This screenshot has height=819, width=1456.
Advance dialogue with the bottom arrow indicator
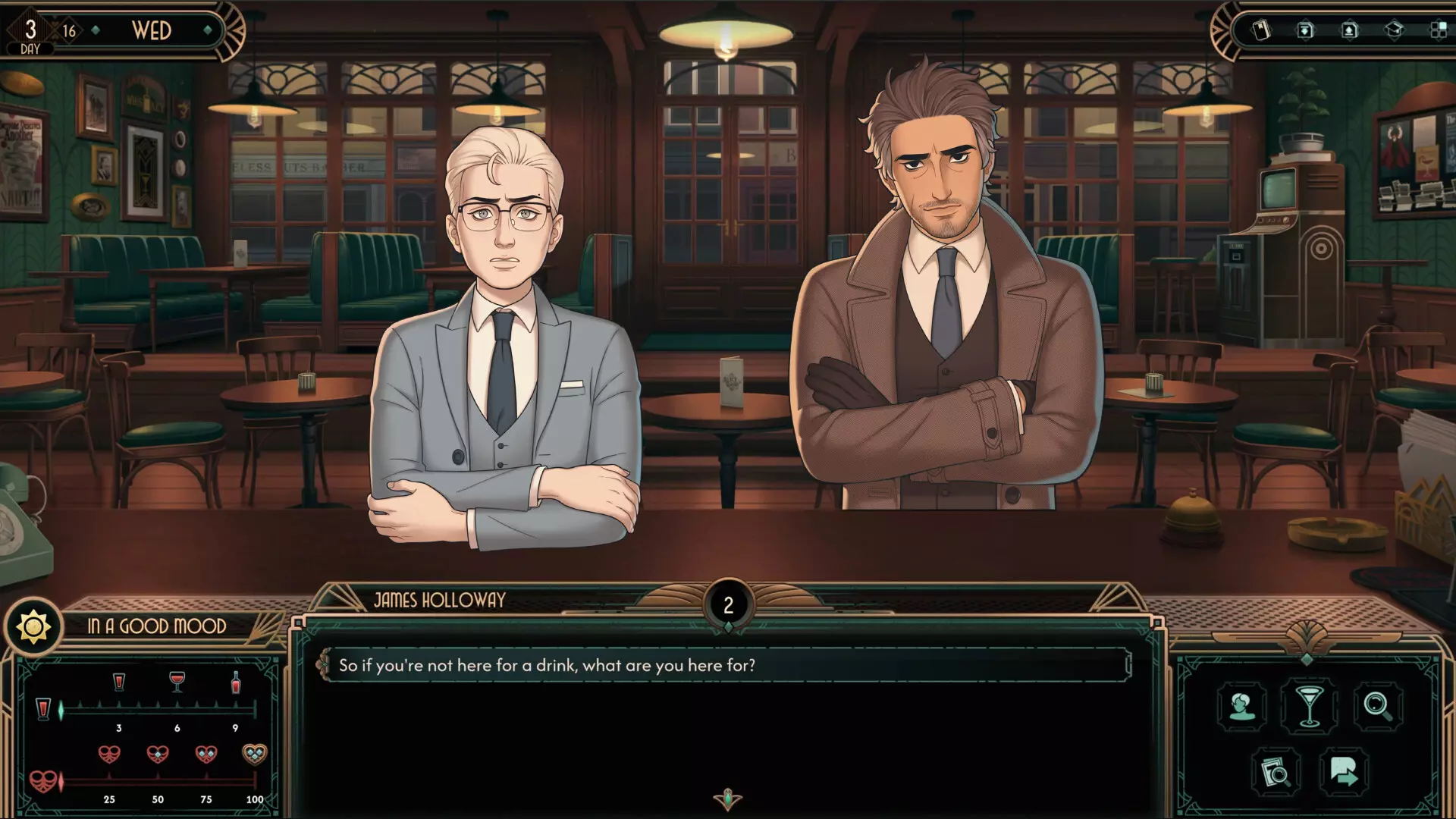728,799
